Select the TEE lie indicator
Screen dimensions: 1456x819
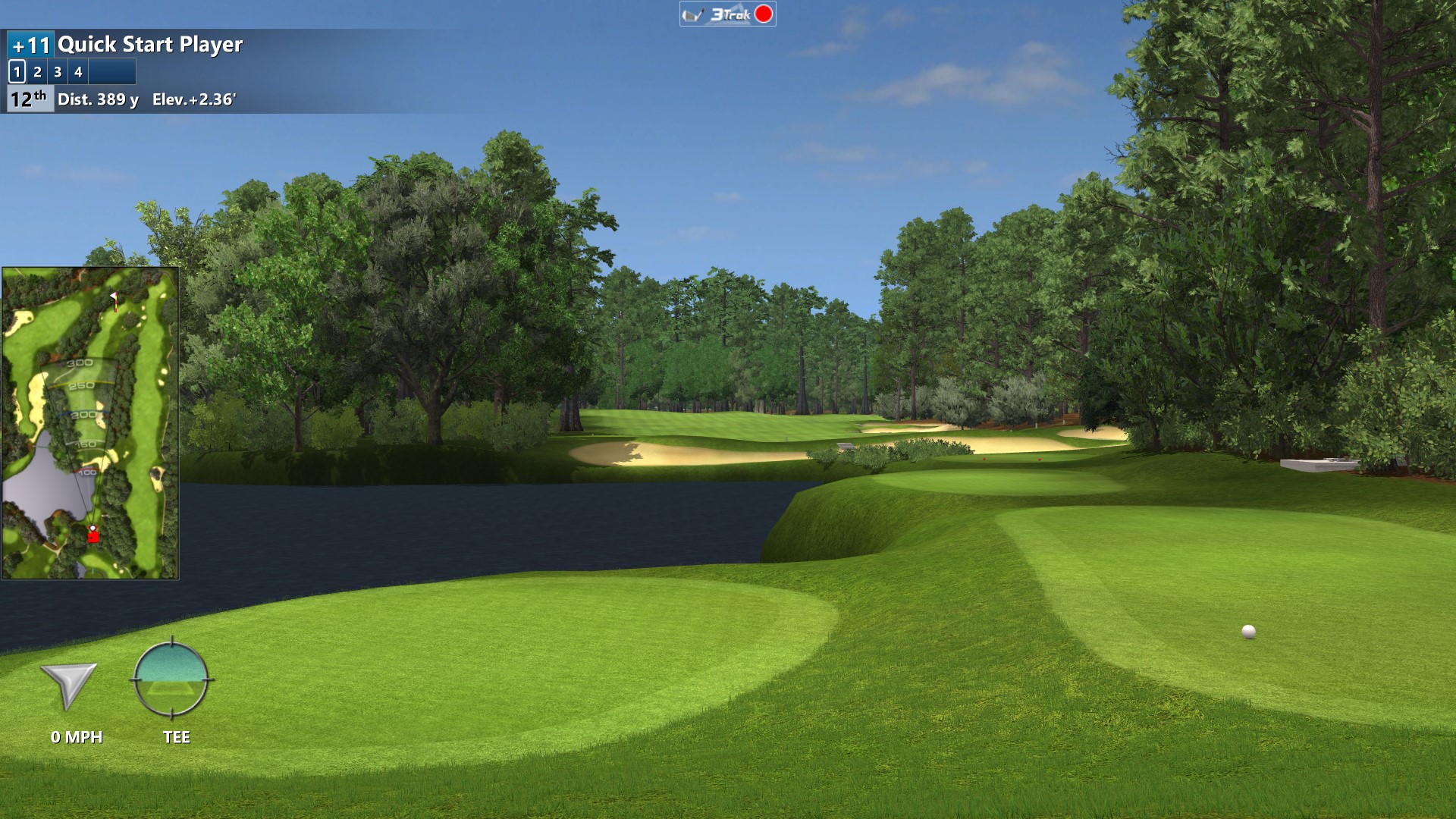(x=171, y=679)
